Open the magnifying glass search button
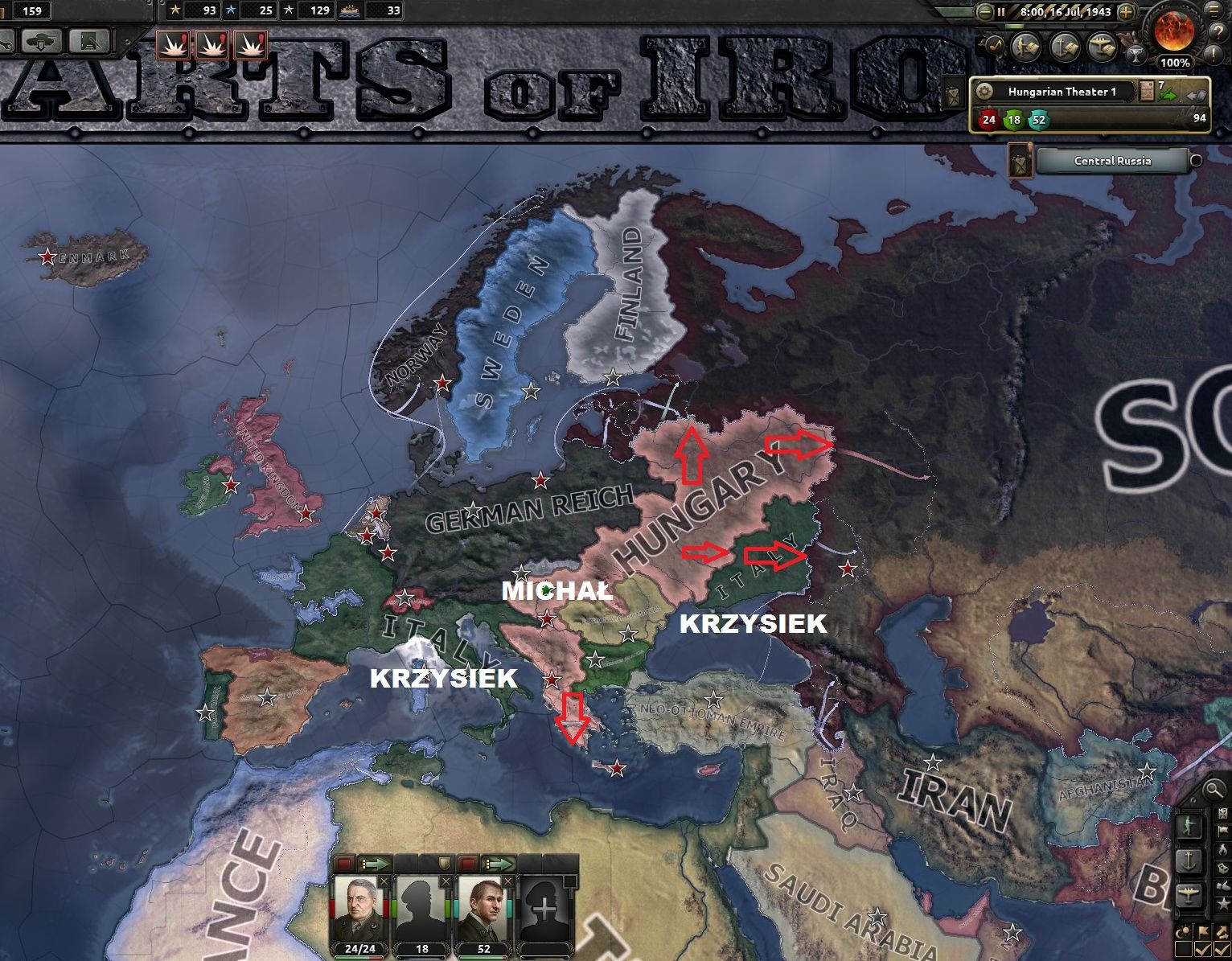Viewport: 1232px width, 961px height. (1214, 791)
